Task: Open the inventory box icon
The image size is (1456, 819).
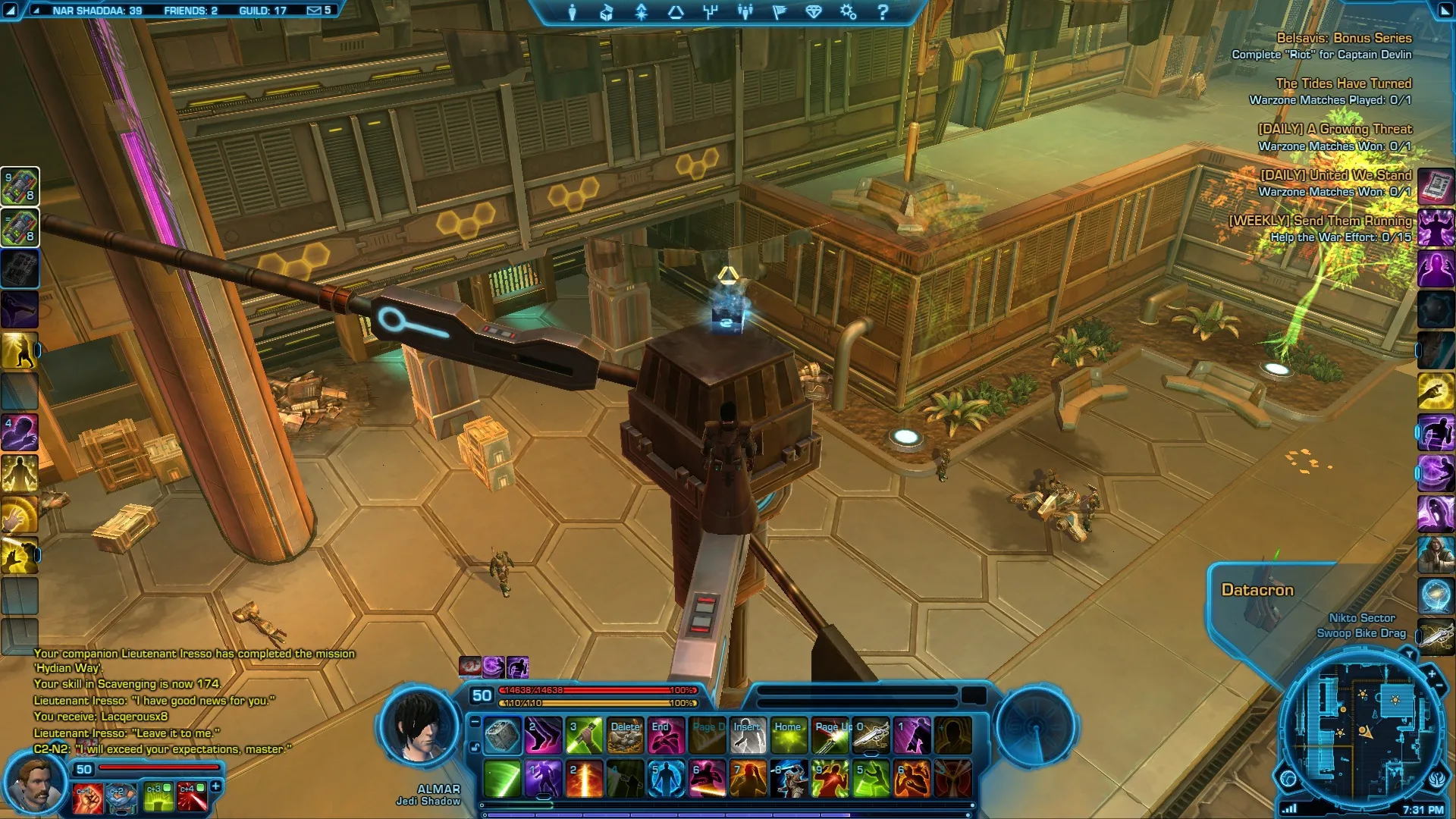Action: 607,12
